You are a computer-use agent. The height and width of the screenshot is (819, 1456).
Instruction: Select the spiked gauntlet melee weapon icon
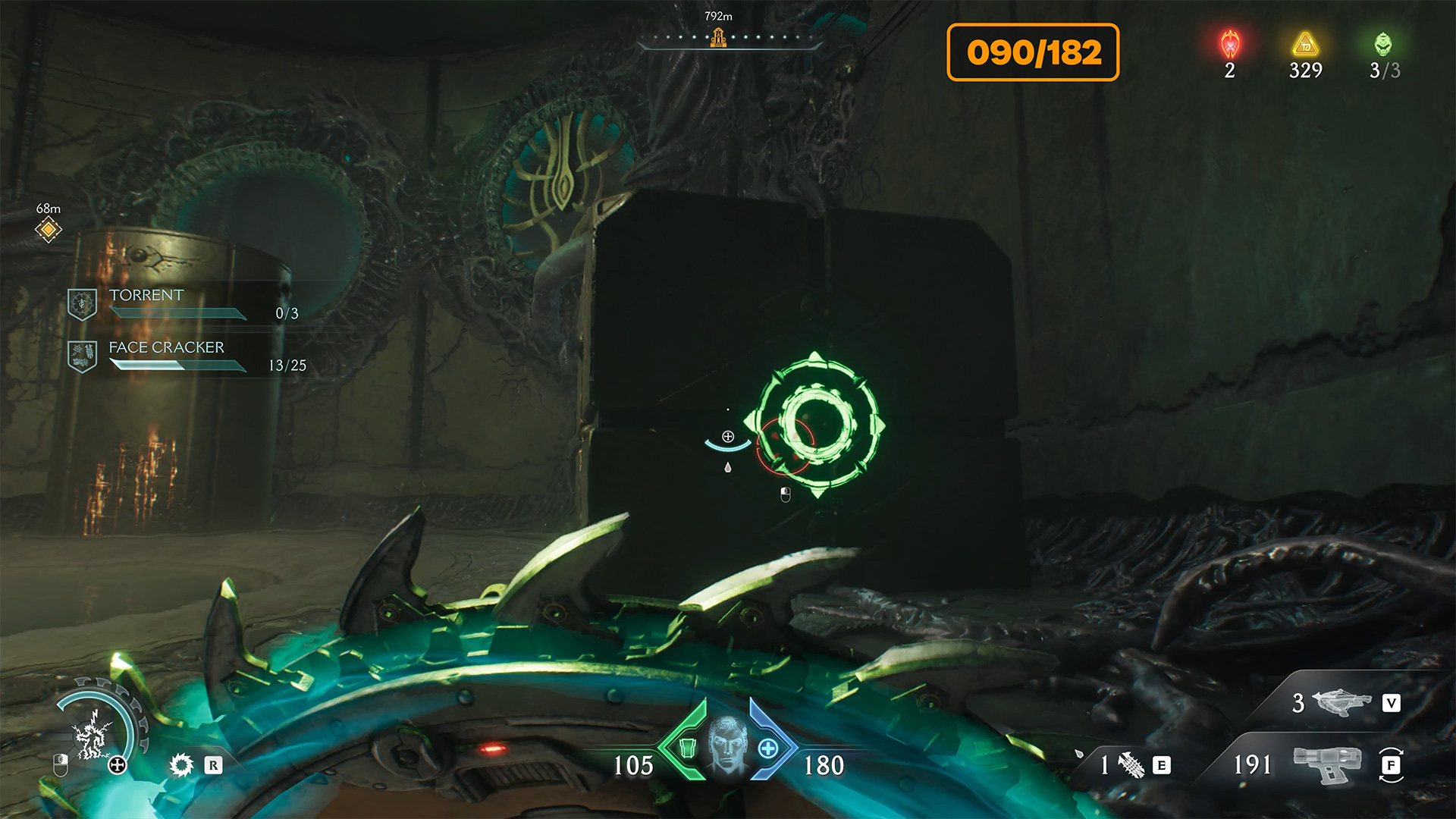pyautogui.click(x=1131, y=765)
